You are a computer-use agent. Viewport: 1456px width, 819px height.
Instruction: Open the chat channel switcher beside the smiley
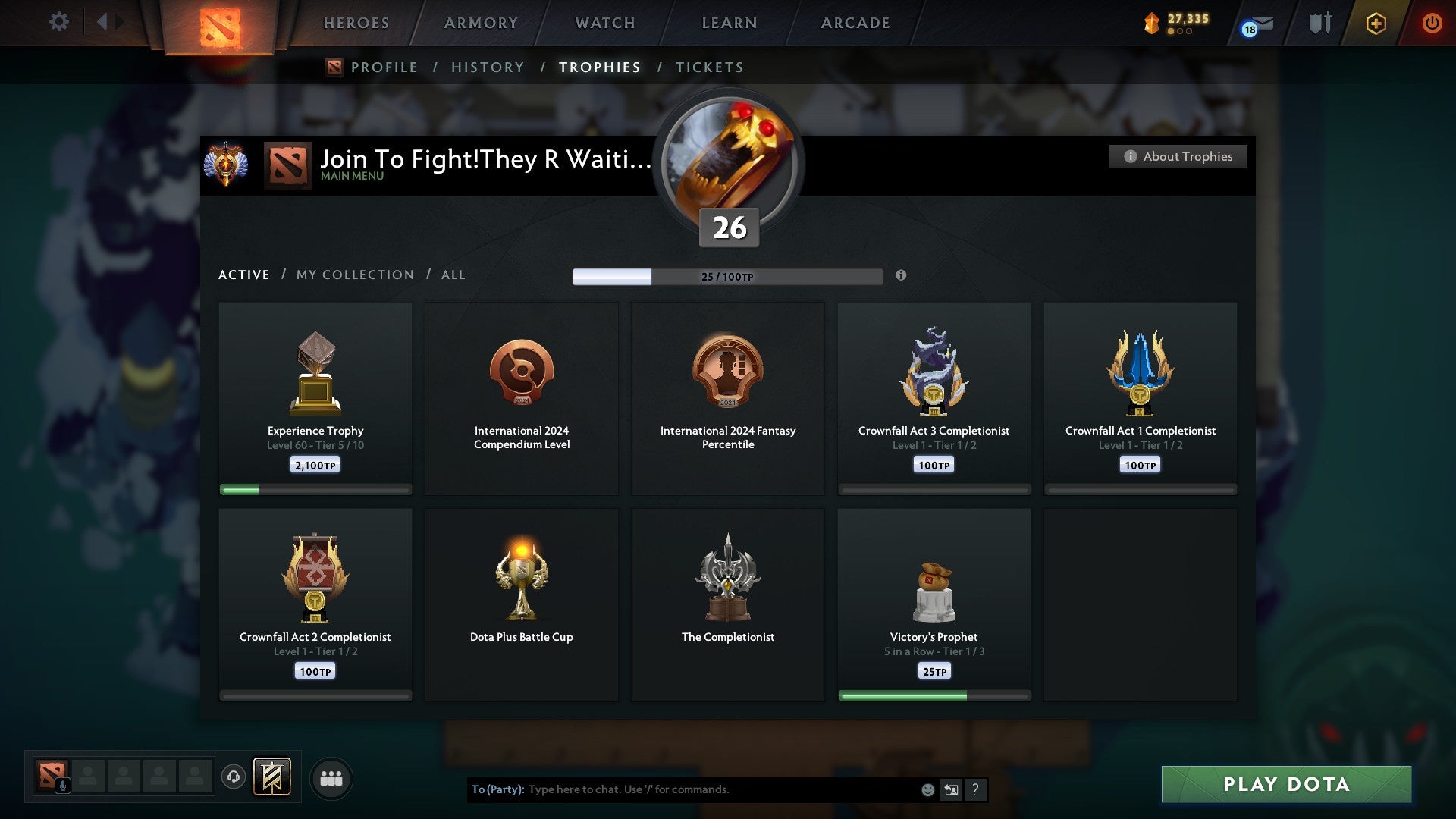pos(951,789)
